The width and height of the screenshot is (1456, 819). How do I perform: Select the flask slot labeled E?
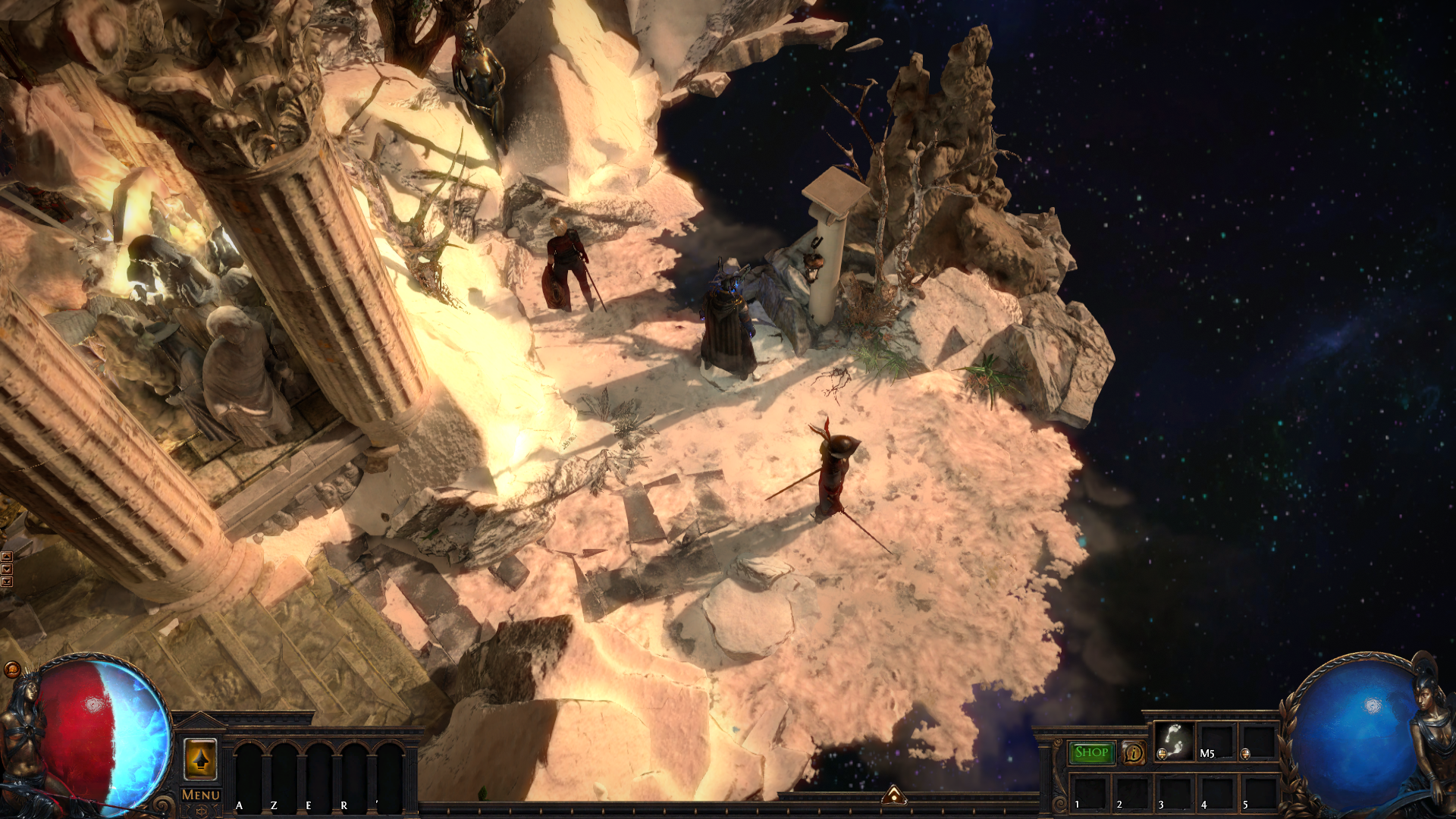[318, 773]
